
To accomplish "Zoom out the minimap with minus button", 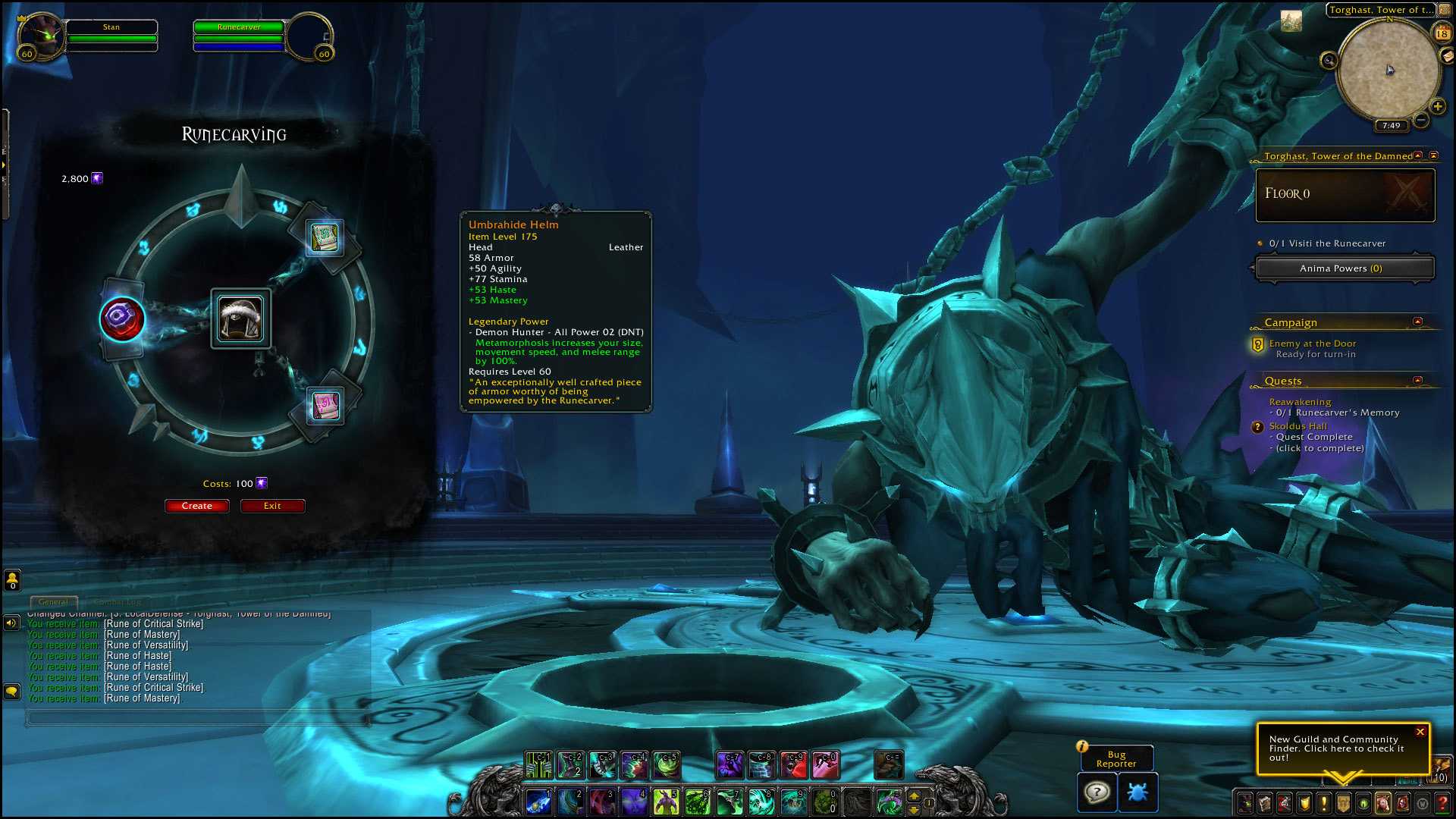I will click(x=1421, y=120).
